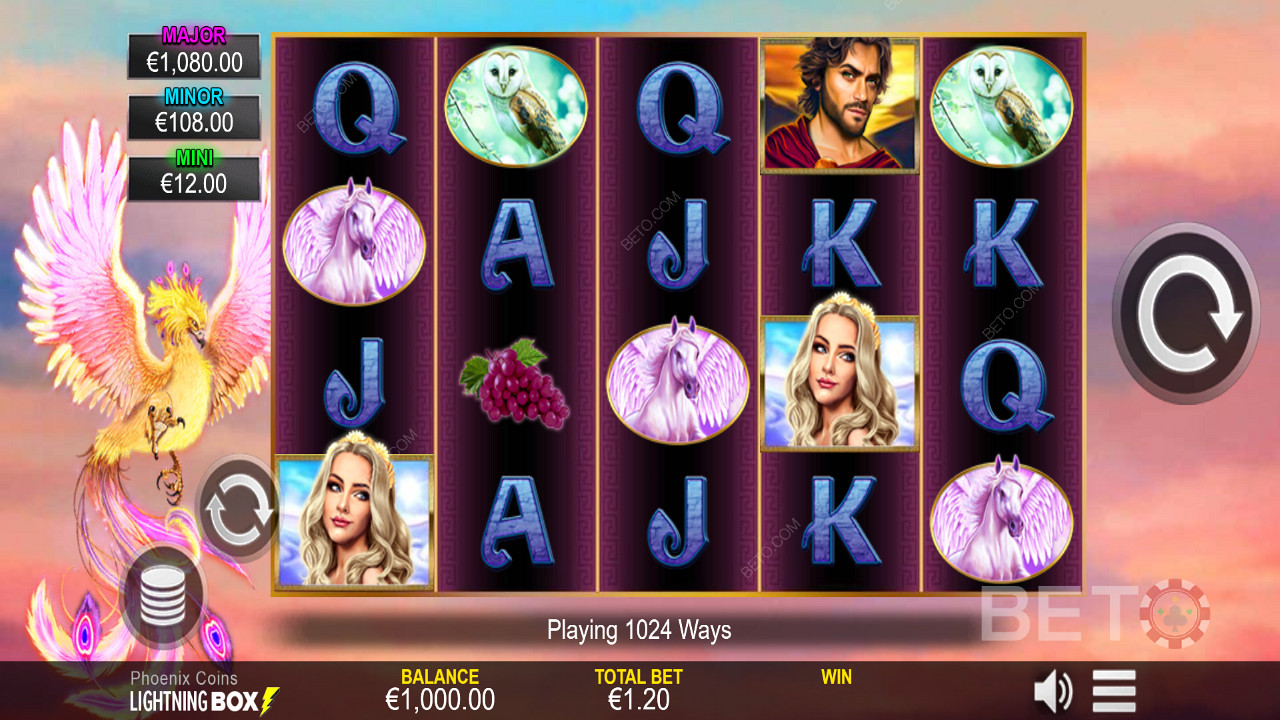Open the hamburger menu
Screen dimensions: 1280x720
[x=1114, y=691]
